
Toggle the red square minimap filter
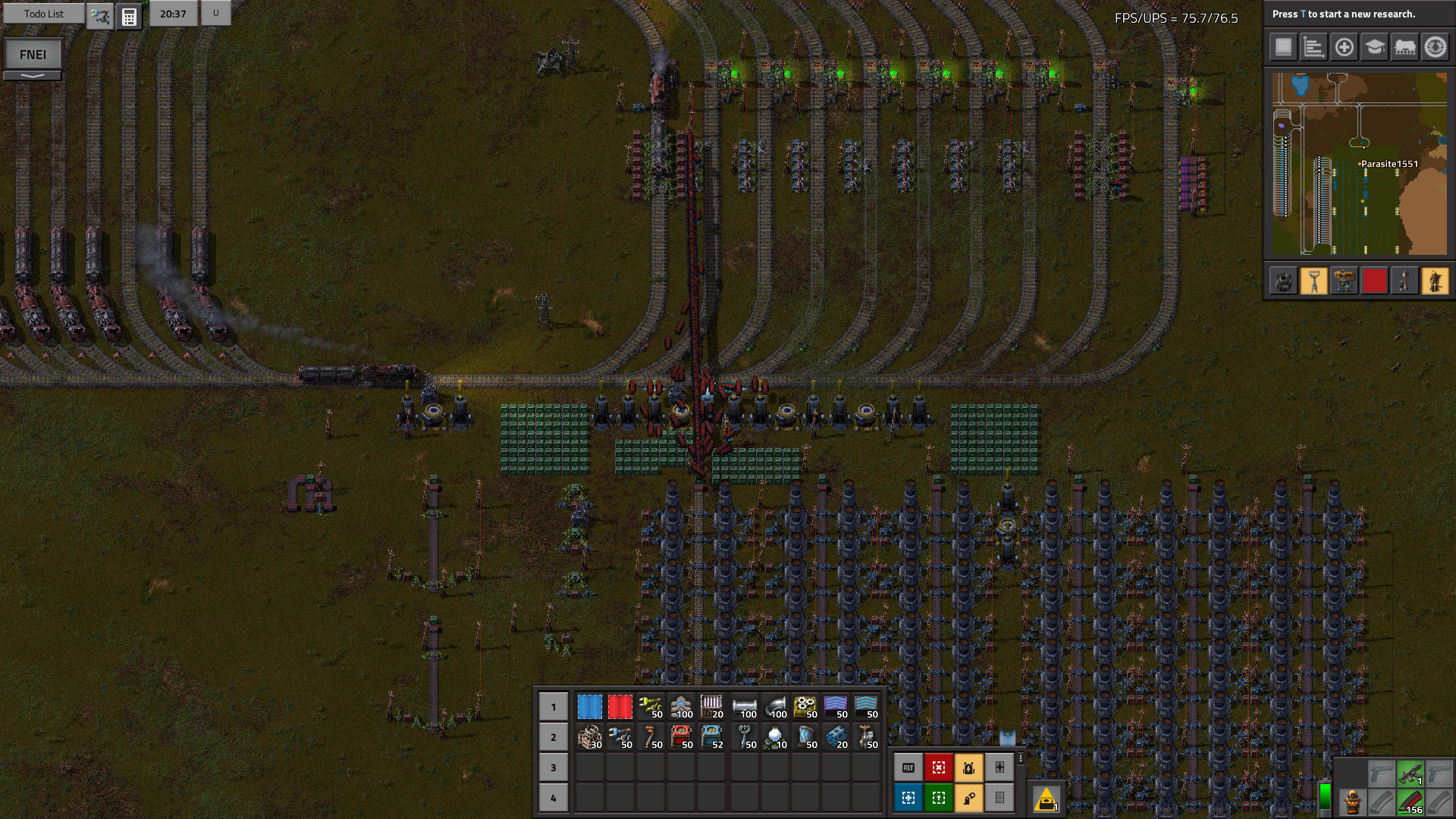1374,281
